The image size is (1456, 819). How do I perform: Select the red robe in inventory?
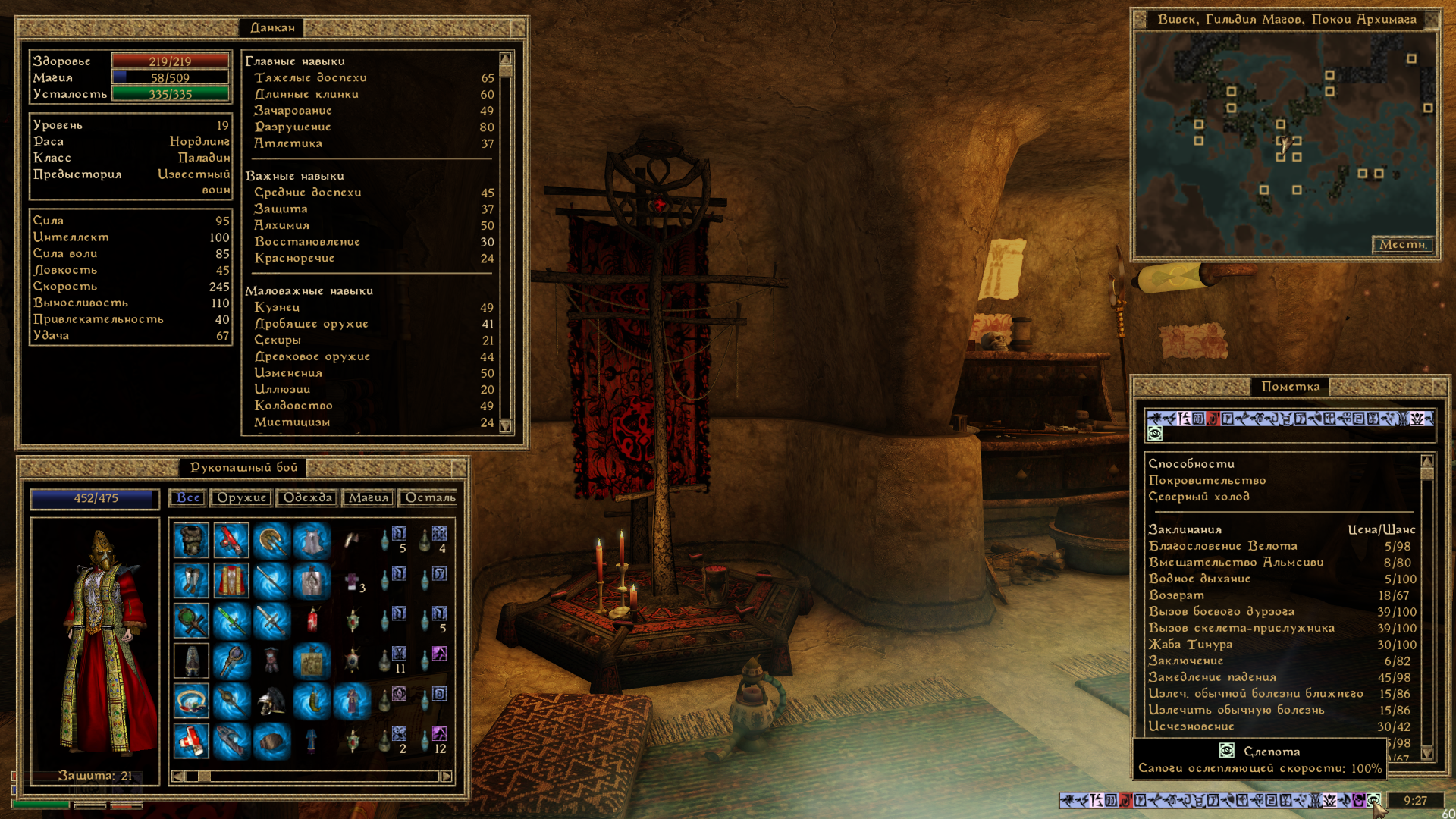point(231,581)
